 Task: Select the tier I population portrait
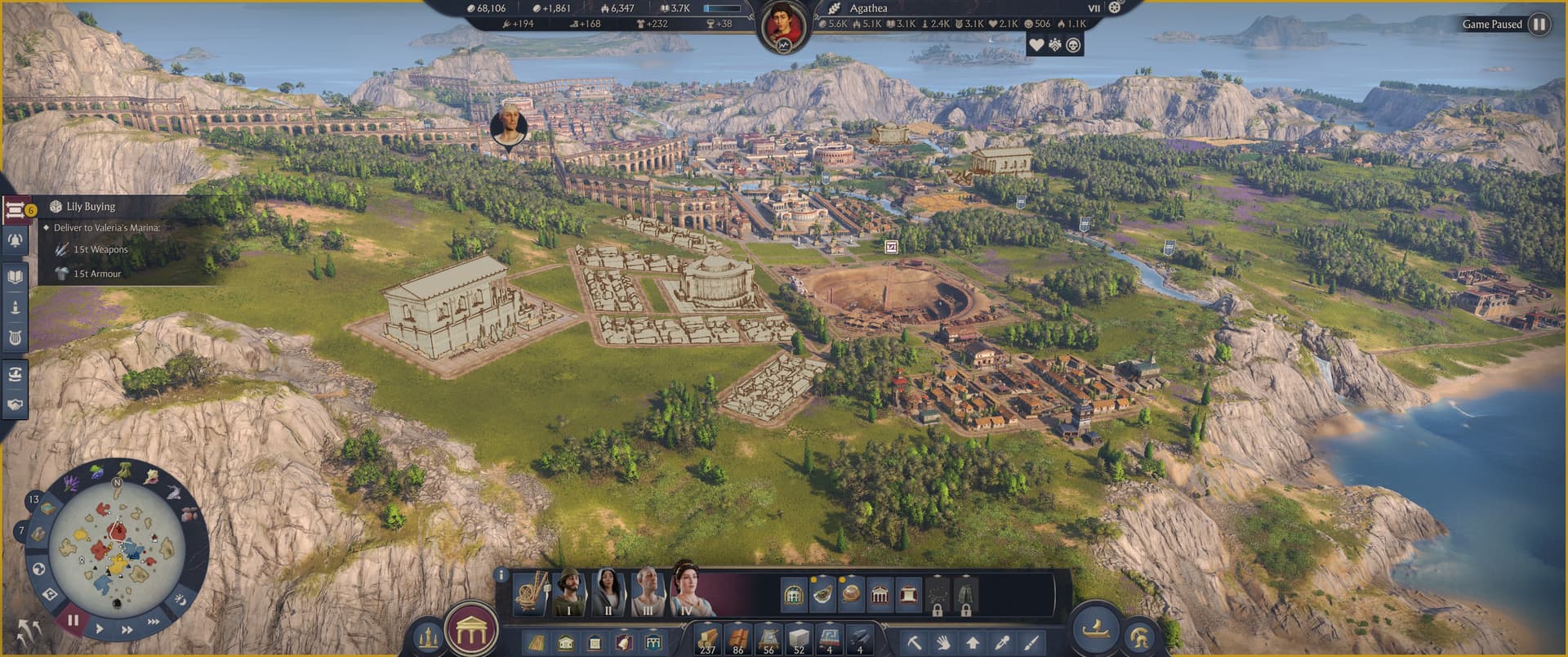pyautogui.click(x=569, y=594)
